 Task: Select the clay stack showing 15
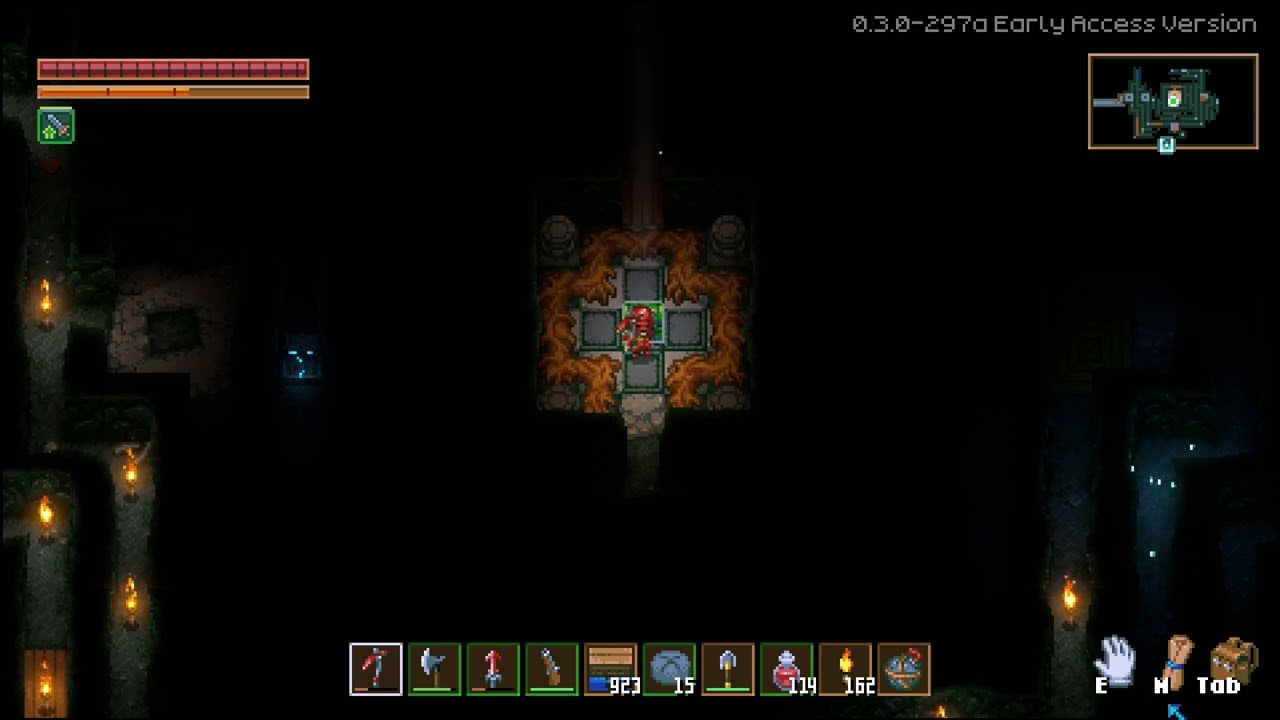pos(669,668)
